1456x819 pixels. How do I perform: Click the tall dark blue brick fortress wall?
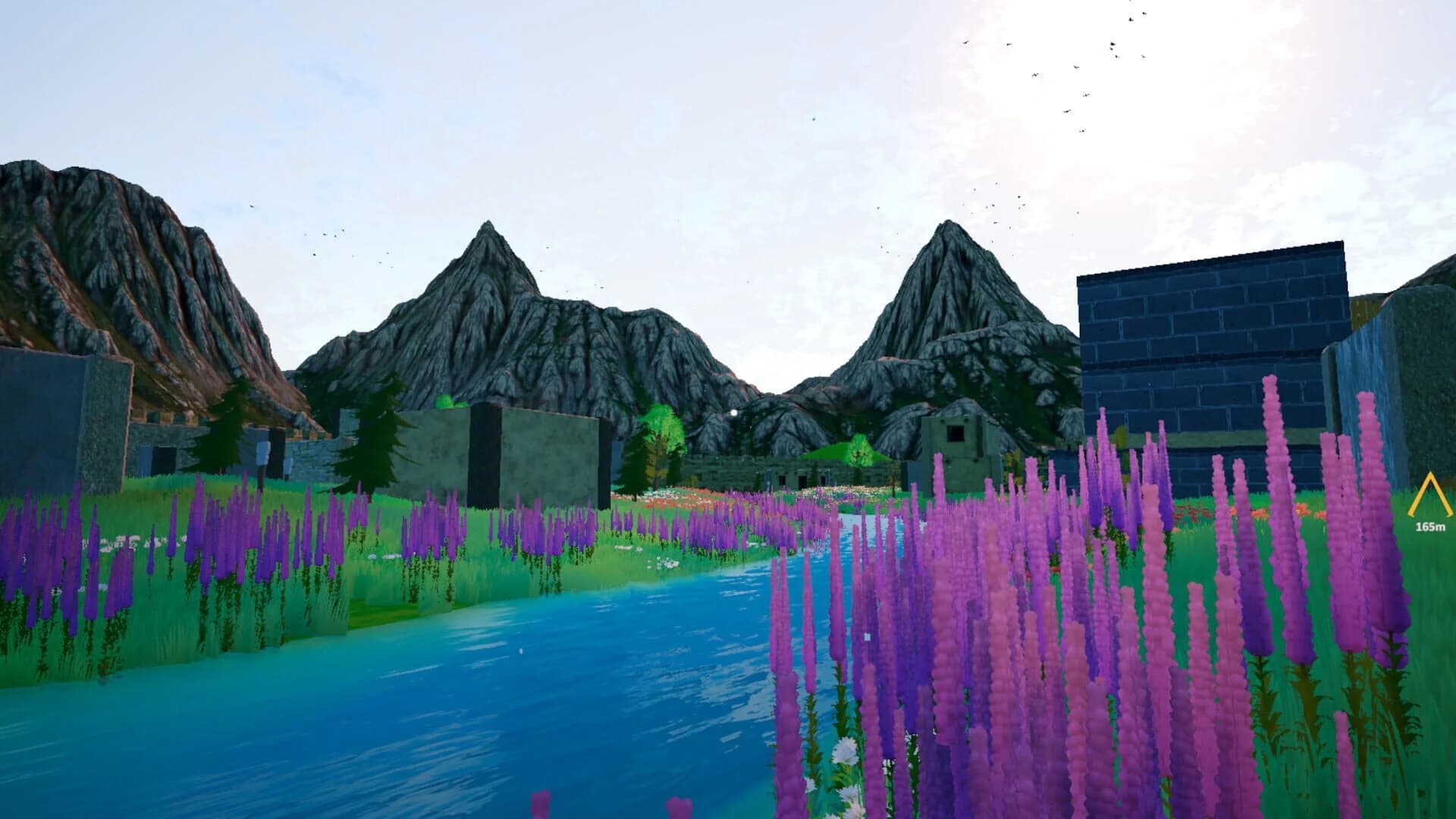tap(1213, 334)
